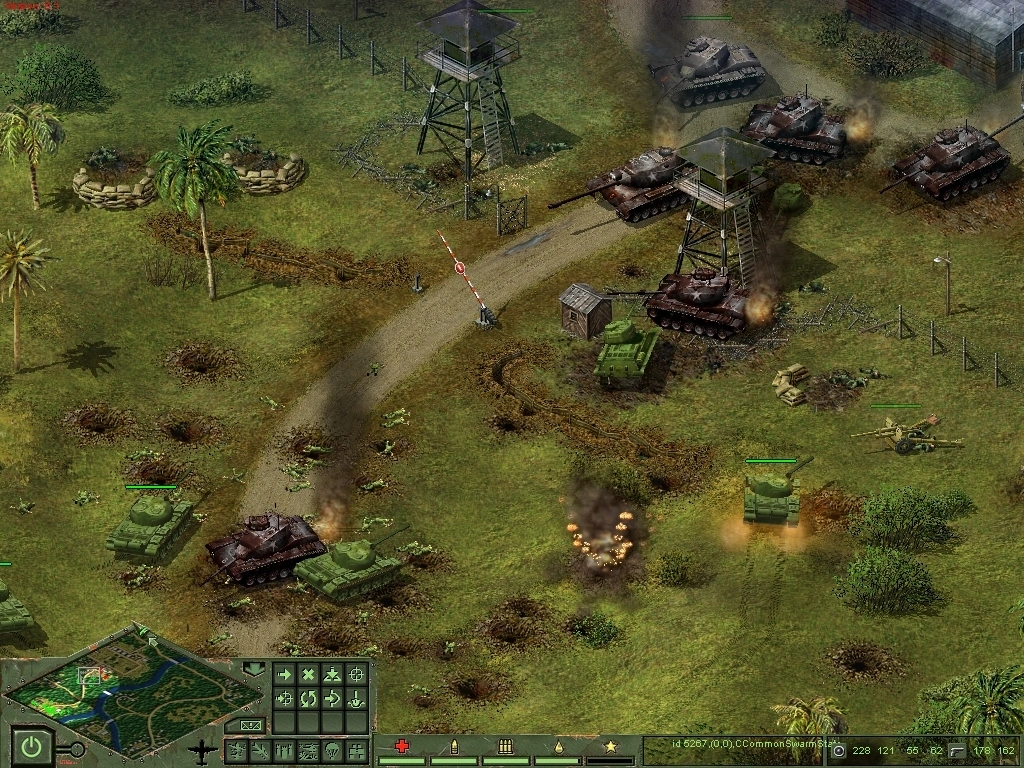
Task: Open the envelope message button
Action: tap(250, 725)
